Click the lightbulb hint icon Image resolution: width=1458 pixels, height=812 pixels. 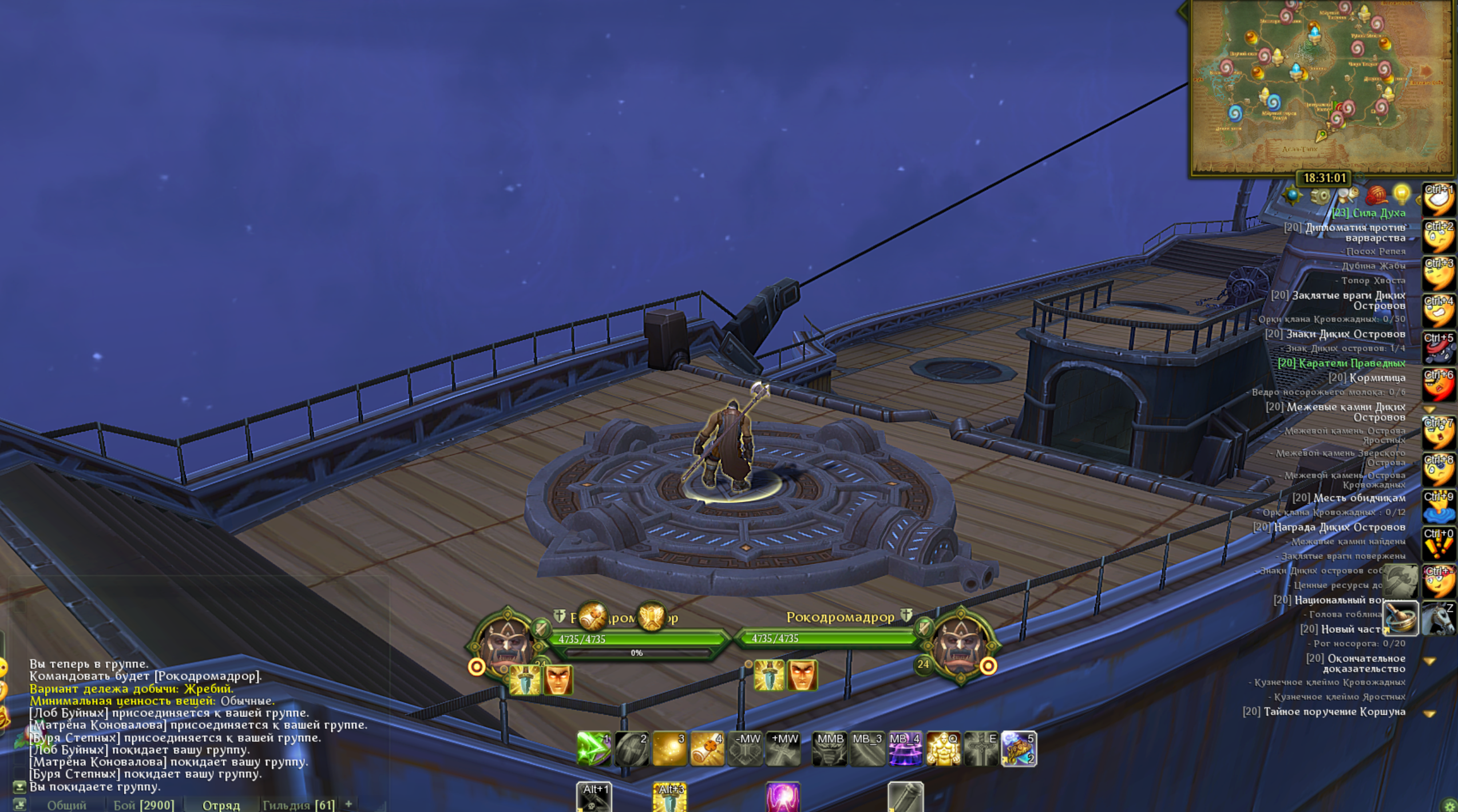(x=1401, y=195)
